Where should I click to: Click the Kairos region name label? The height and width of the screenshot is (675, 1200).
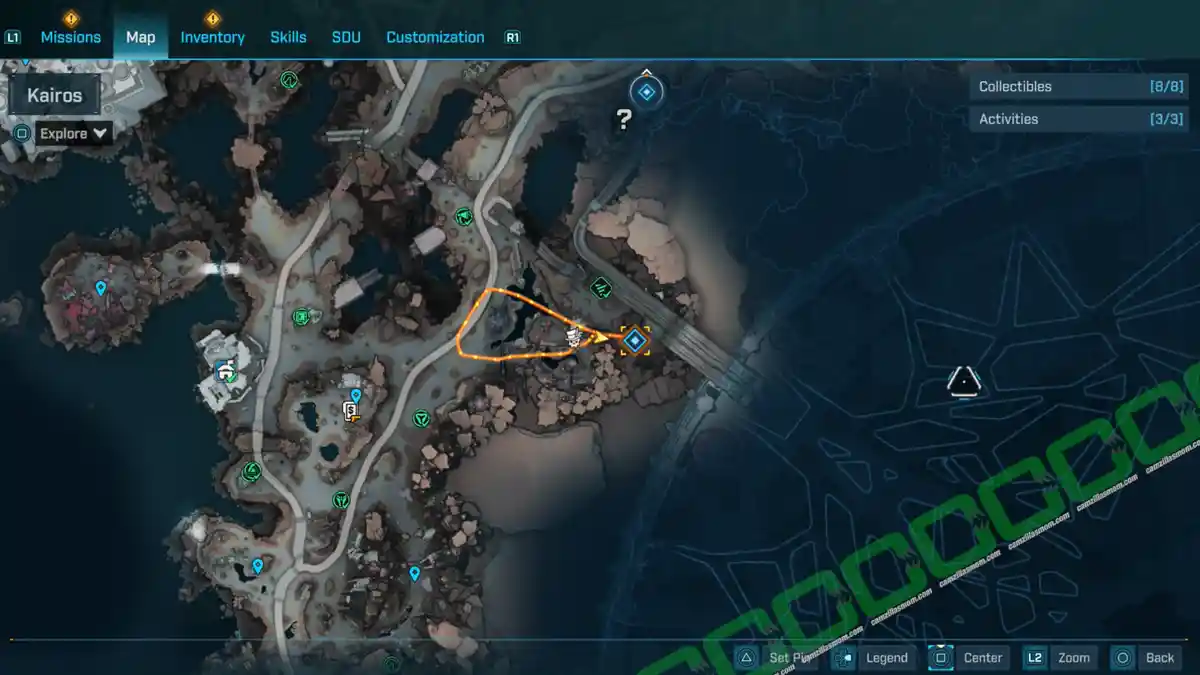click(x=55, y=97)
